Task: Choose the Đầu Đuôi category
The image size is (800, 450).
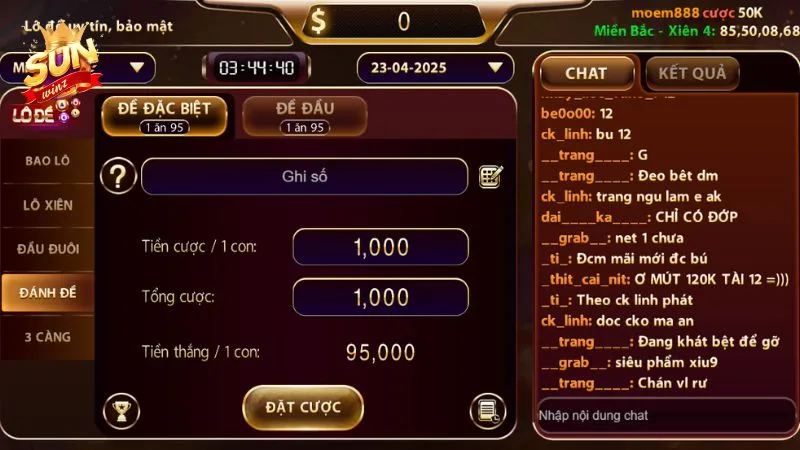Action: 48,248
